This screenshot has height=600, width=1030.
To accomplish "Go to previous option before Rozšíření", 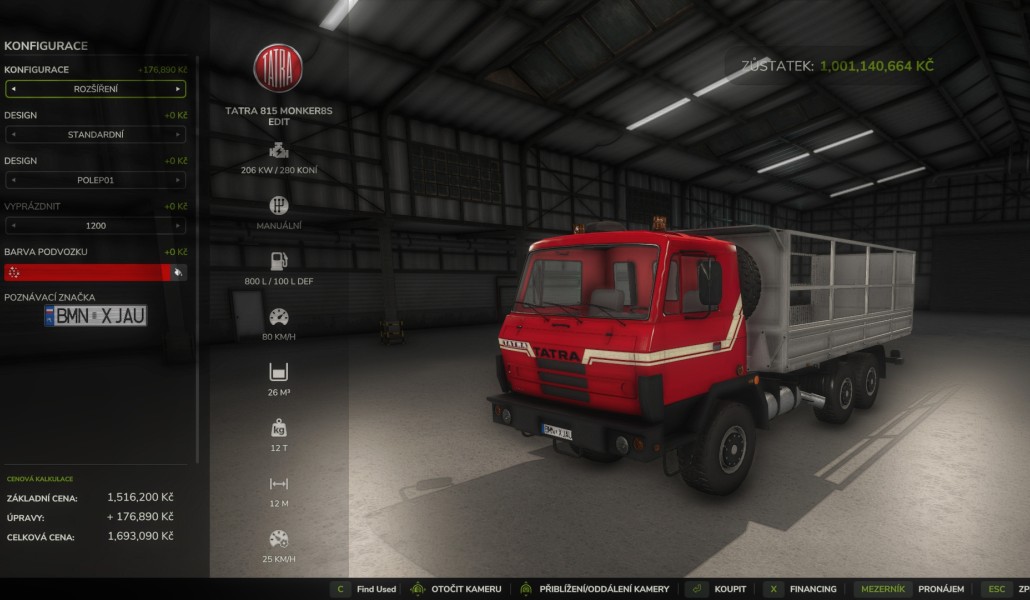I will click(x=13, y=89).
